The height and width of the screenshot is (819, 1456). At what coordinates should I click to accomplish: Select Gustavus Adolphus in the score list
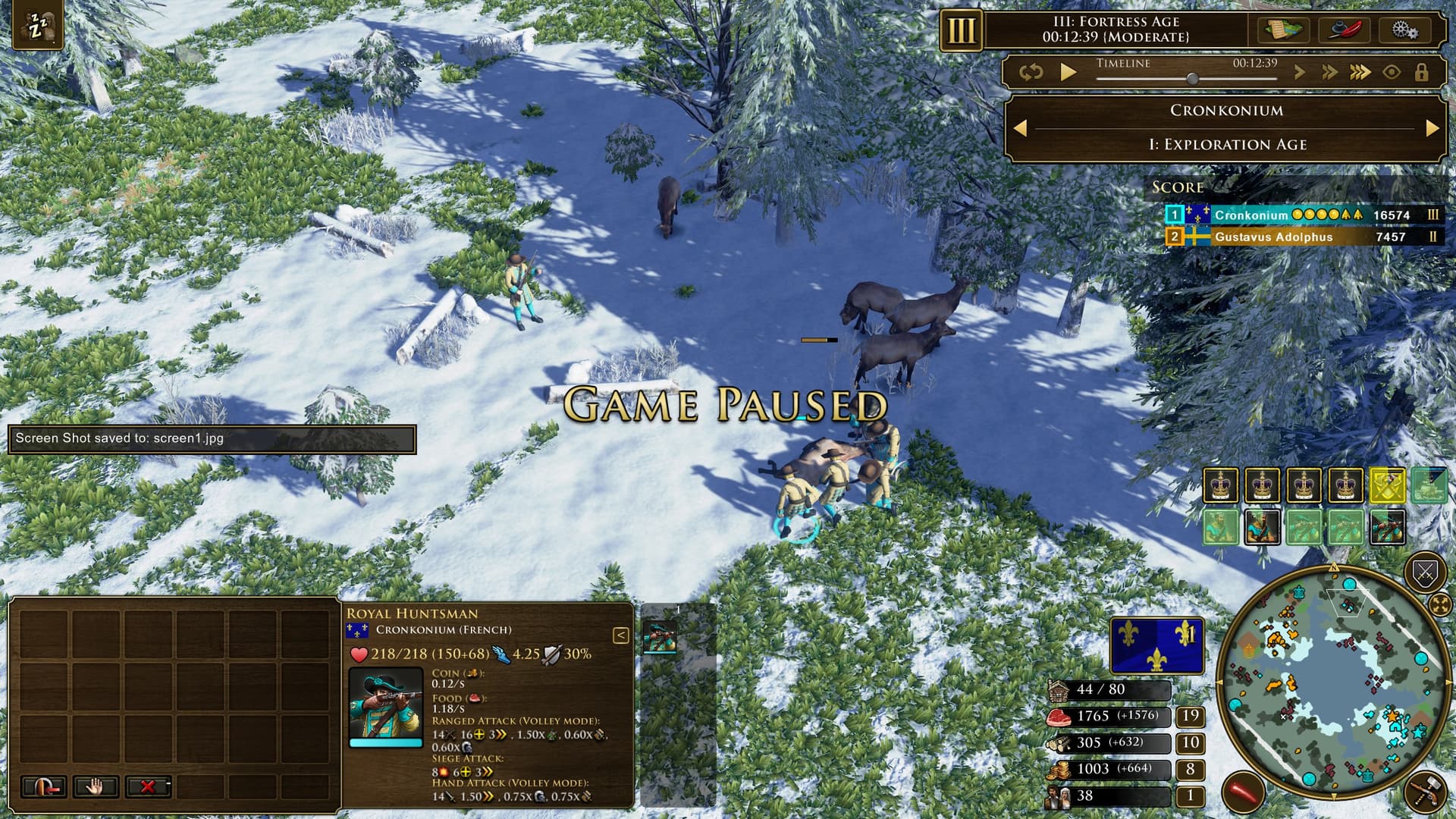(x=1273, y=237)
